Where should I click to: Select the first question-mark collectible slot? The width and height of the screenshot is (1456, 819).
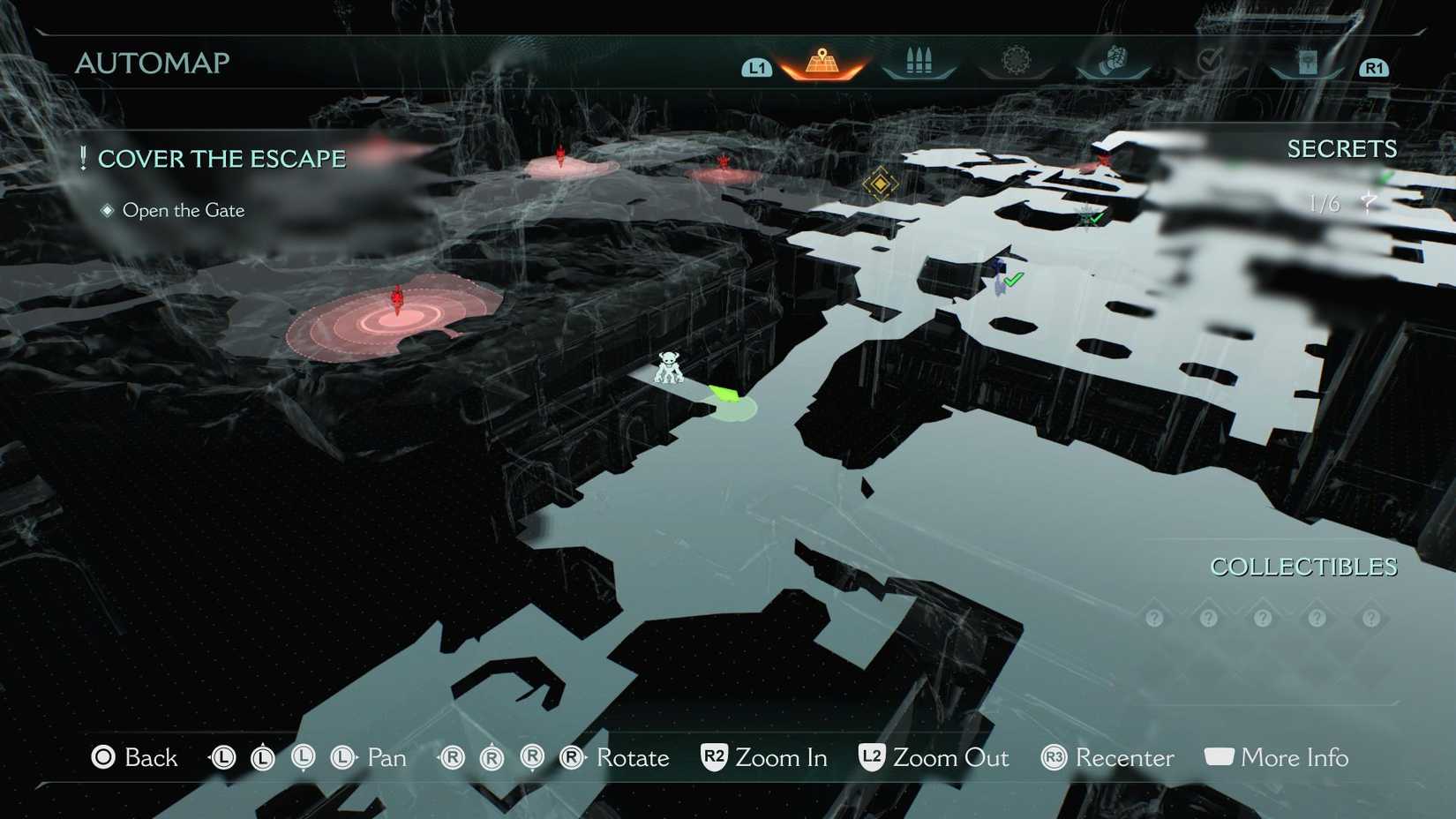1154,618
